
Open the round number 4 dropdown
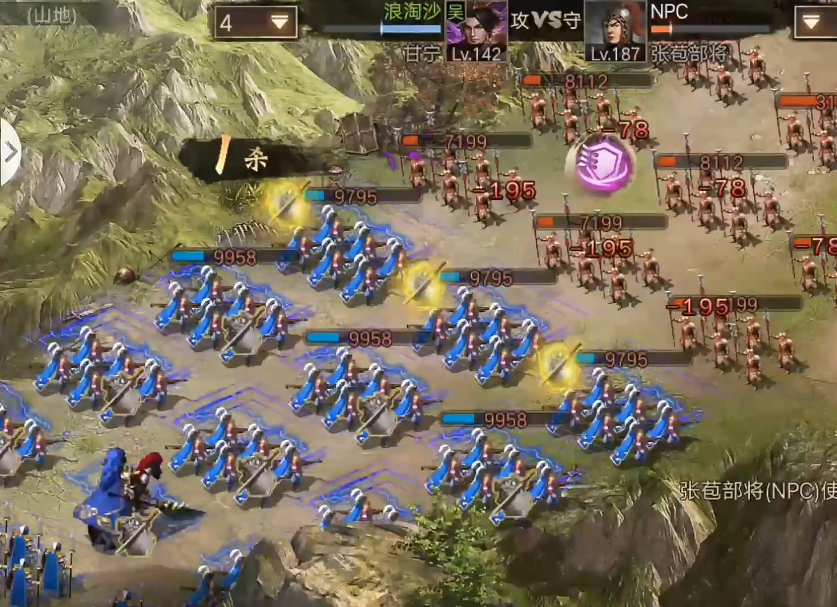pos(255,22)
